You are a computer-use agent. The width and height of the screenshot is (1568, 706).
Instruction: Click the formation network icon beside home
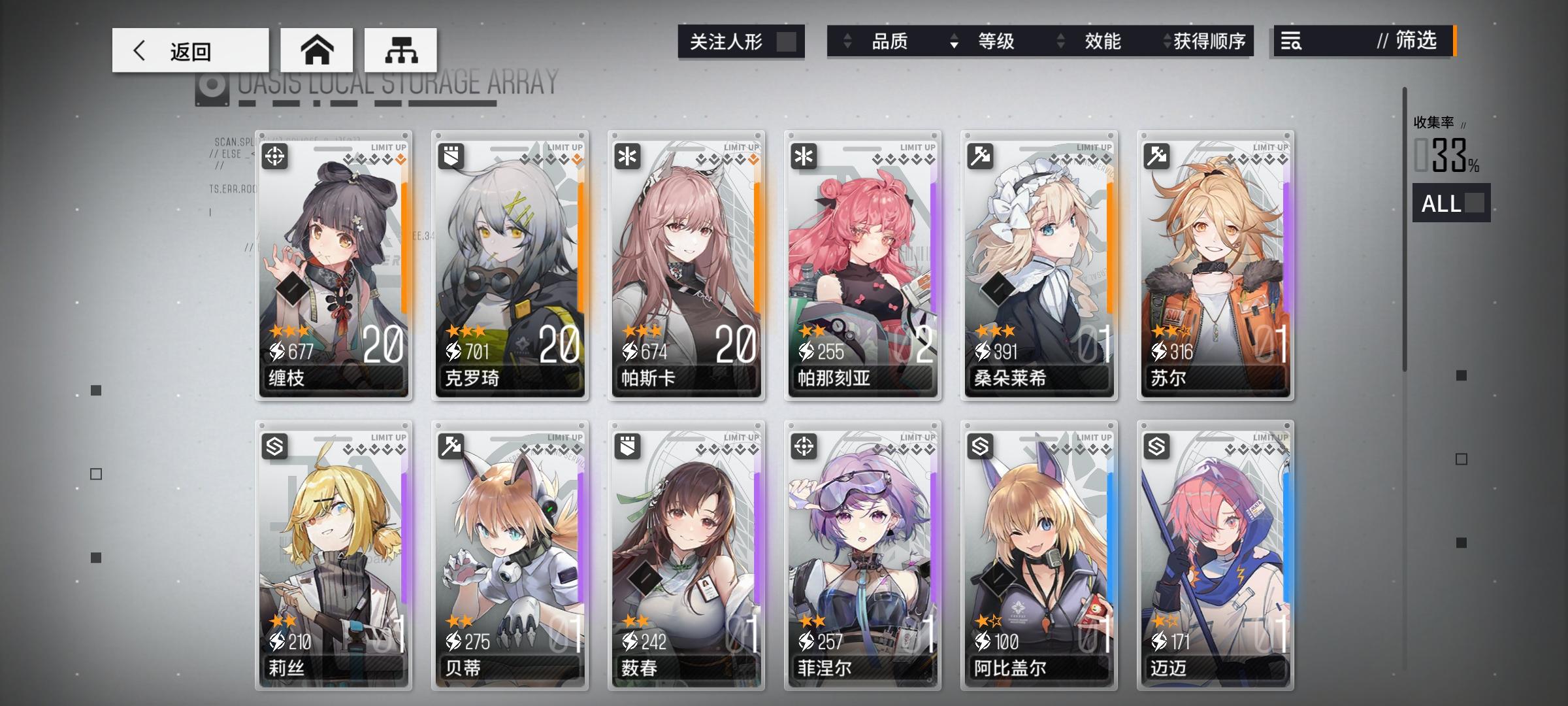click(x=400, y=49)
